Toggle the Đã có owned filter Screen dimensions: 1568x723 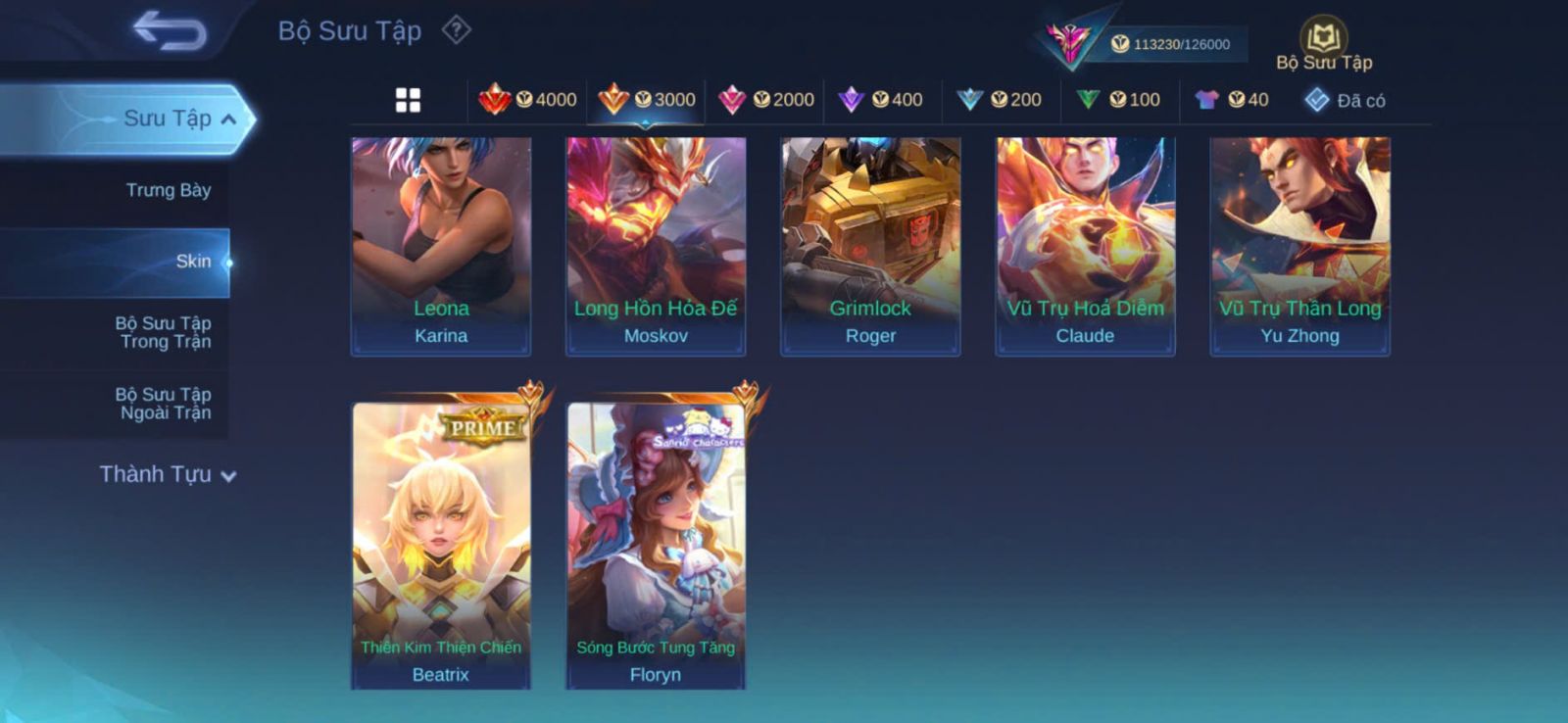pyautogui.click(x=1346, y=100)
